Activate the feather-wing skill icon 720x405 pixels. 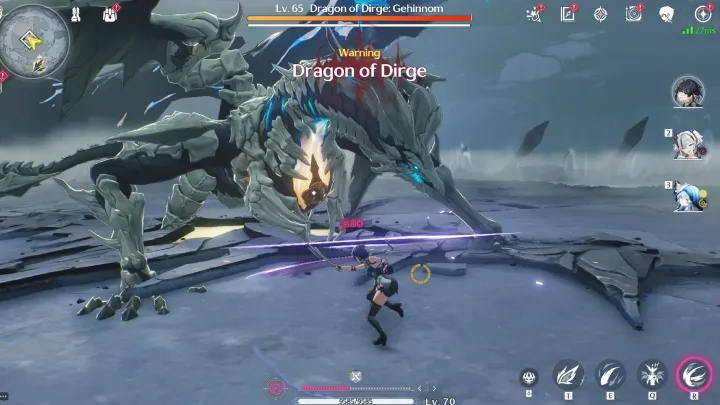coord(568,375)
